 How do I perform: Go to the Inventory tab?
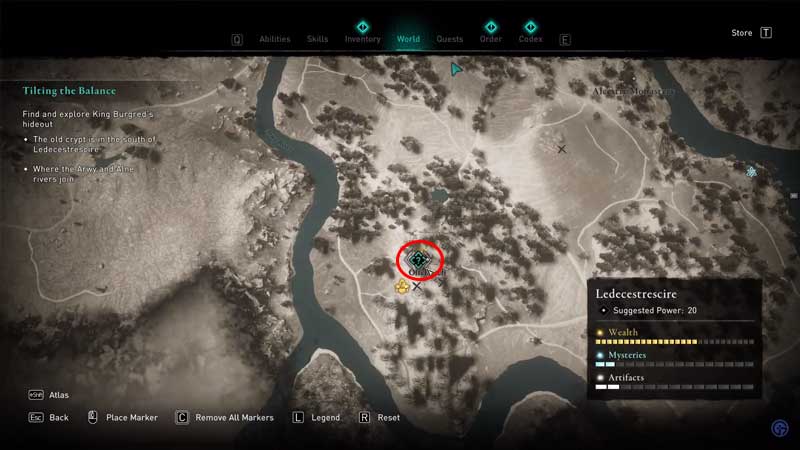[362, 40]
